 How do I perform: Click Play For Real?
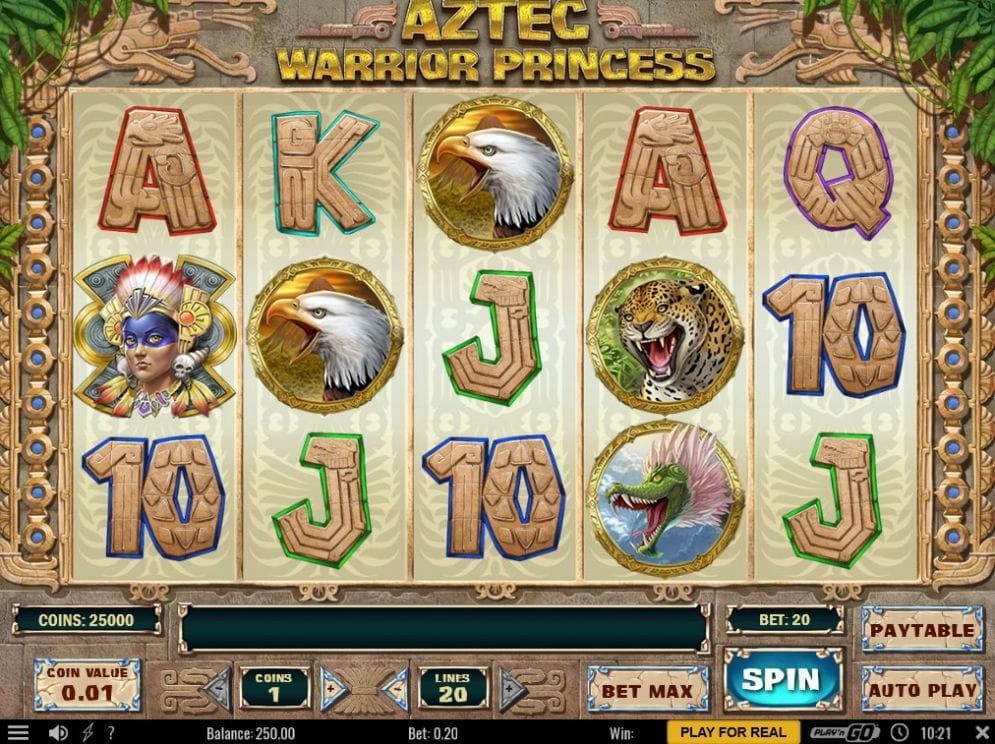[740, 733]
